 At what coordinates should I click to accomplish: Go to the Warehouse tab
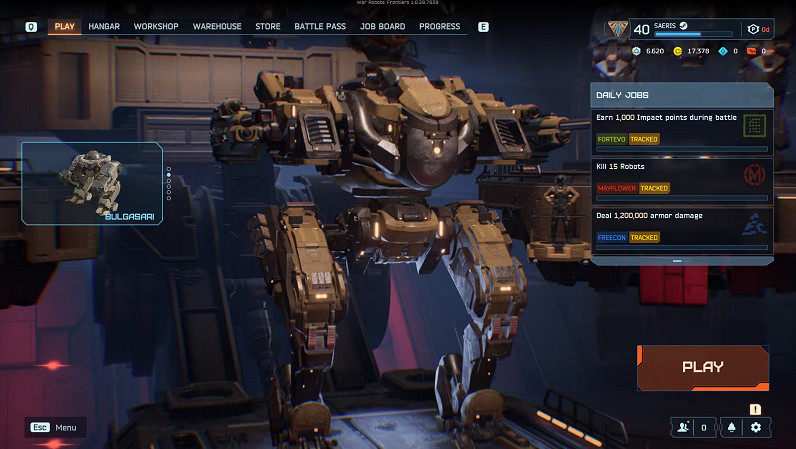point(217,26)
